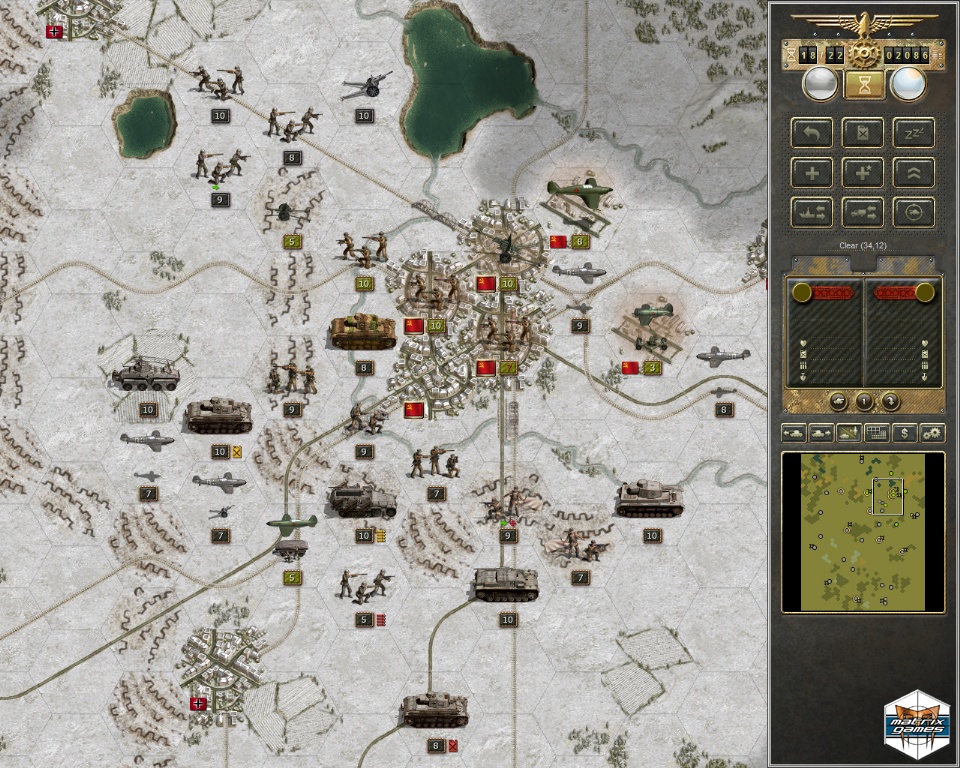Click the round curved-arrow button under the unit panels
This screenshot has width=960, height=768.
coord(889,402)
